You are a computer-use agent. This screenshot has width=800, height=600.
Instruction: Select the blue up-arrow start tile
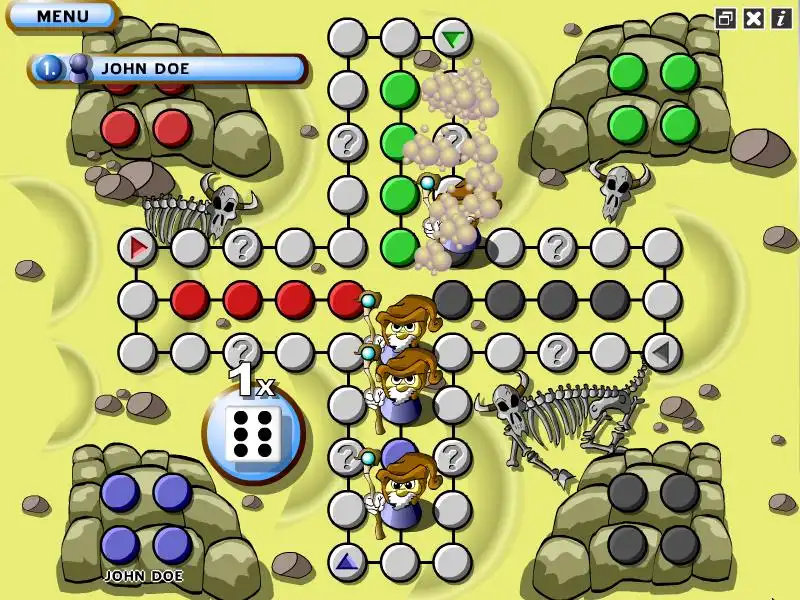(x=347, y=562)
